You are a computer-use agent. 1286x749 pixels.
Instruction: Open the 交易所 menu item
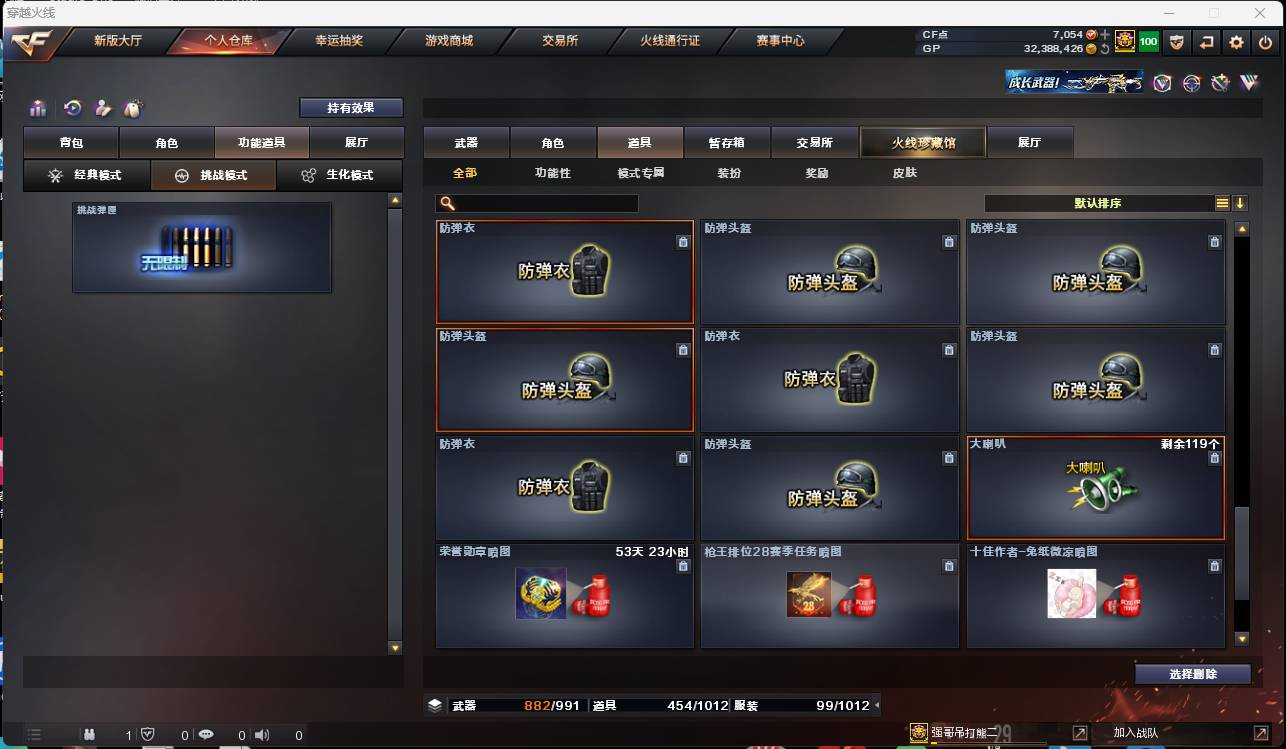[560, 41]
